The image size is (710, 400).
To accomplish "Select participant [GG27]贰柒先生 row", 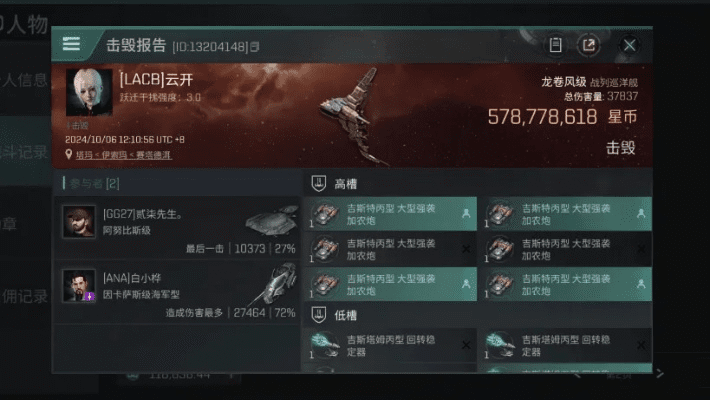I will [180, 228].
